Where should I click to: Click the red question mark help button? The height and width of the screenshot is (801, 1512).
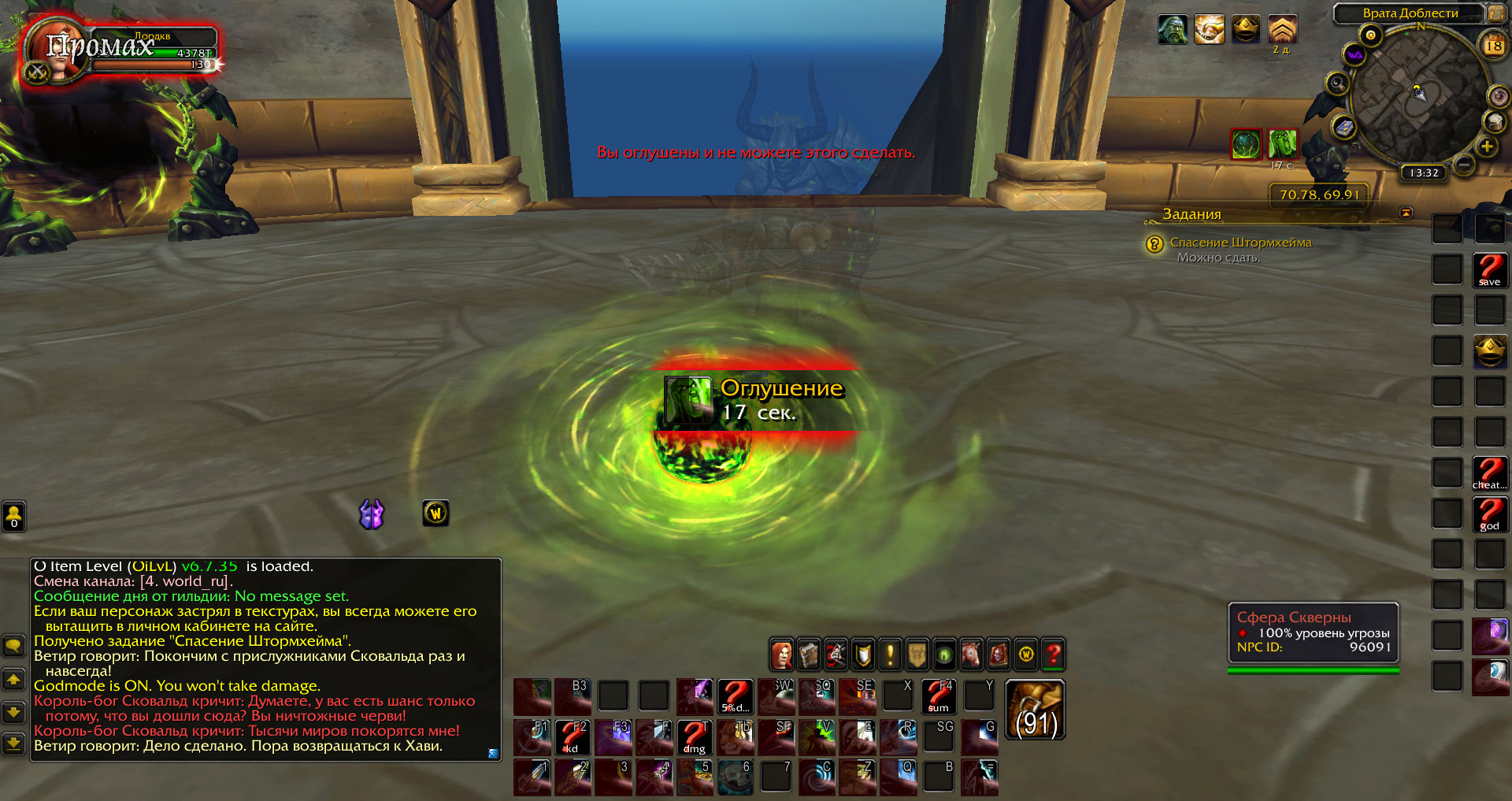[1053, 655]
